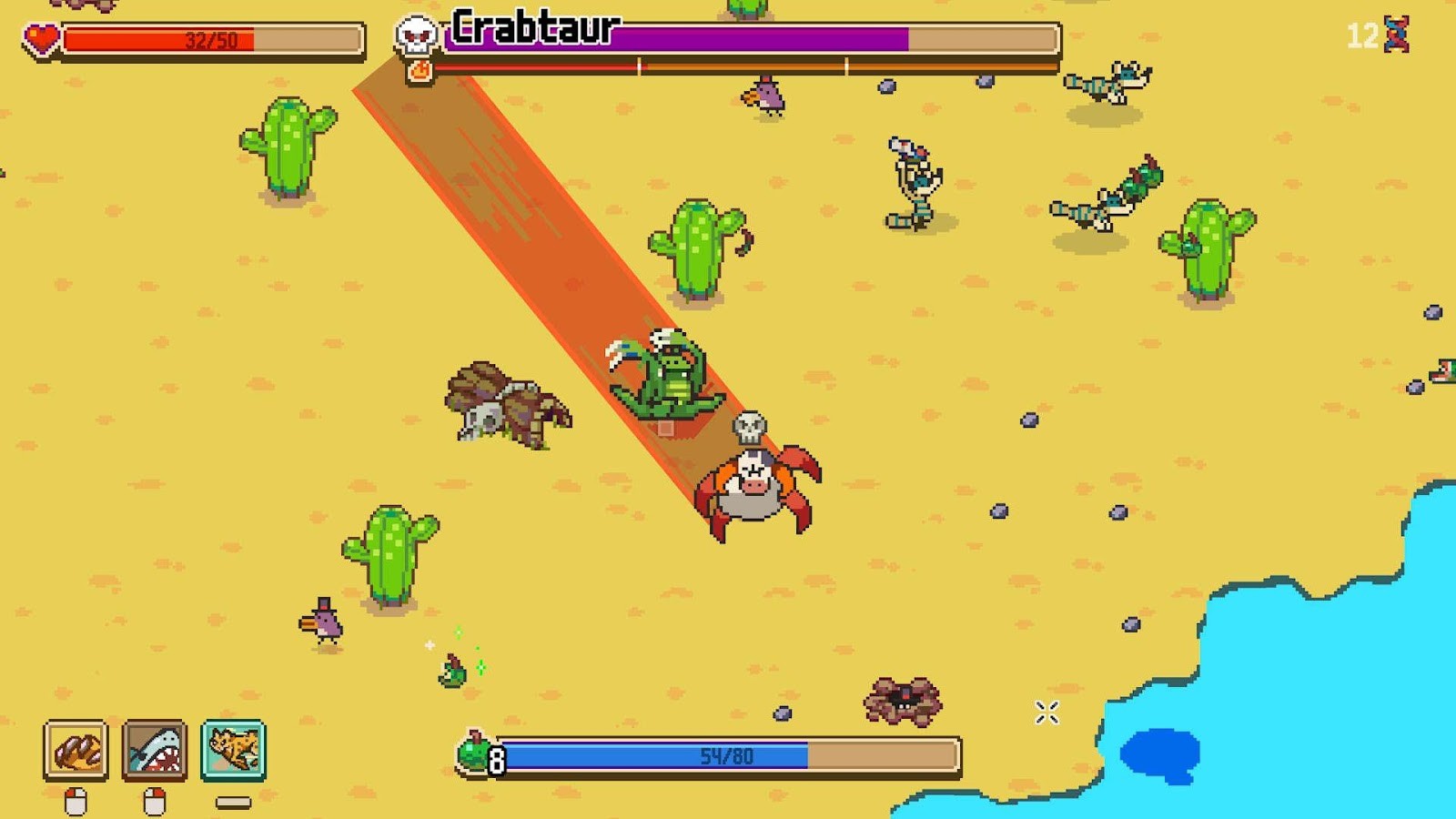This screenshot has width=1456, height=819.
Task: Click the flame icon under the boss health bar
Action: pos(419,71)
